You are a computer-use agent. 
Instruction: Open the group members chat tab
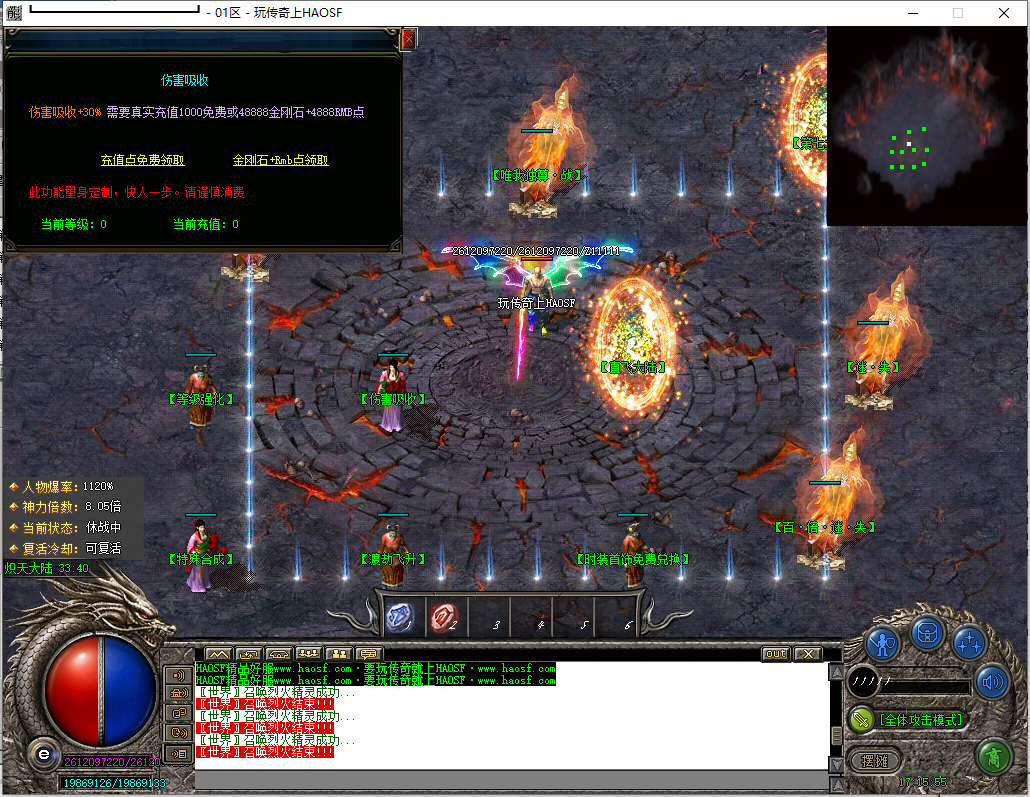pyautogui.click(x=309, y=654)
